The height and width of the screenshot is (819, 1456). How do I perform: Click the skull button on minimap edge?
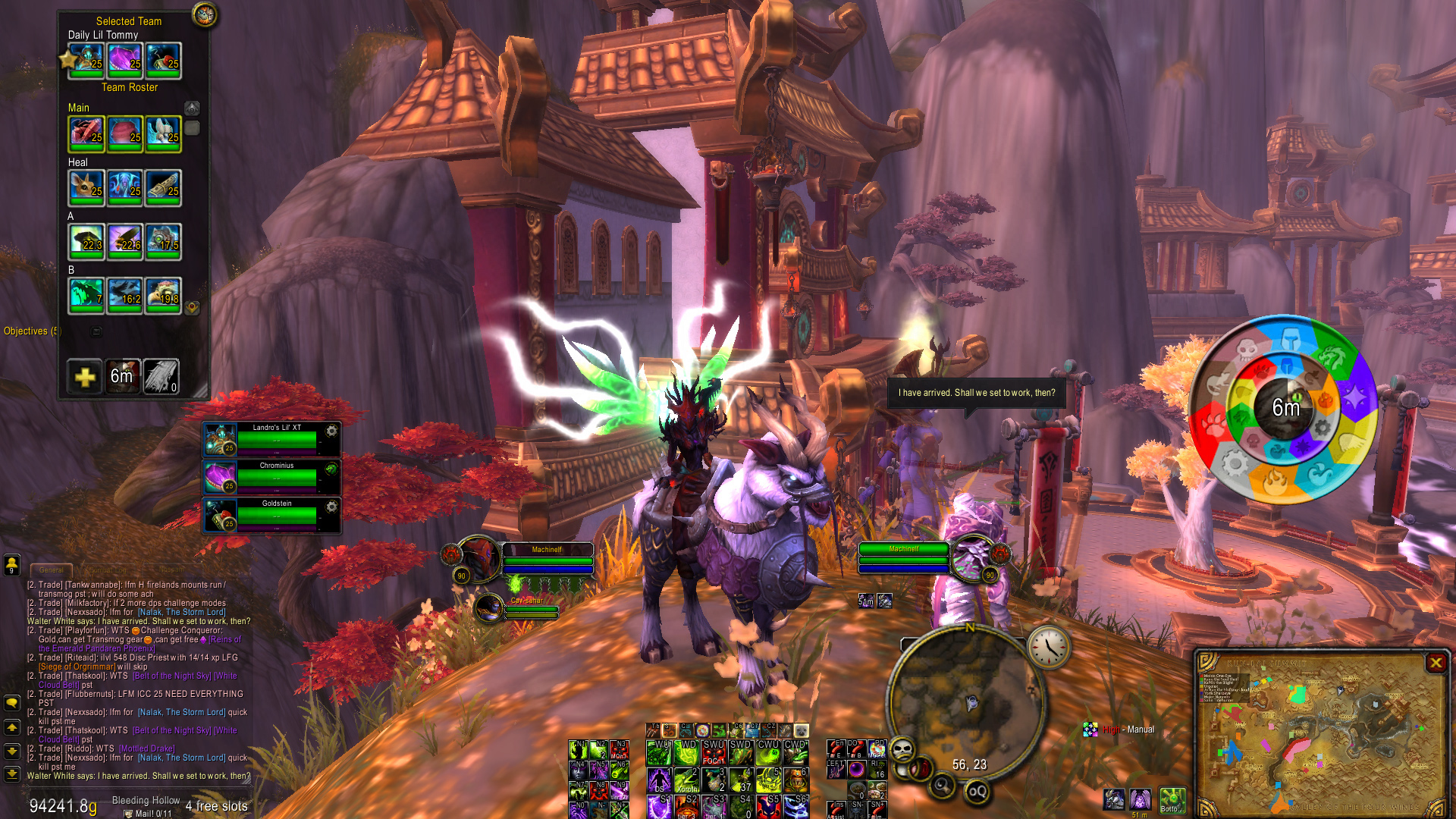pyautogui.click(x=902, y=750)
